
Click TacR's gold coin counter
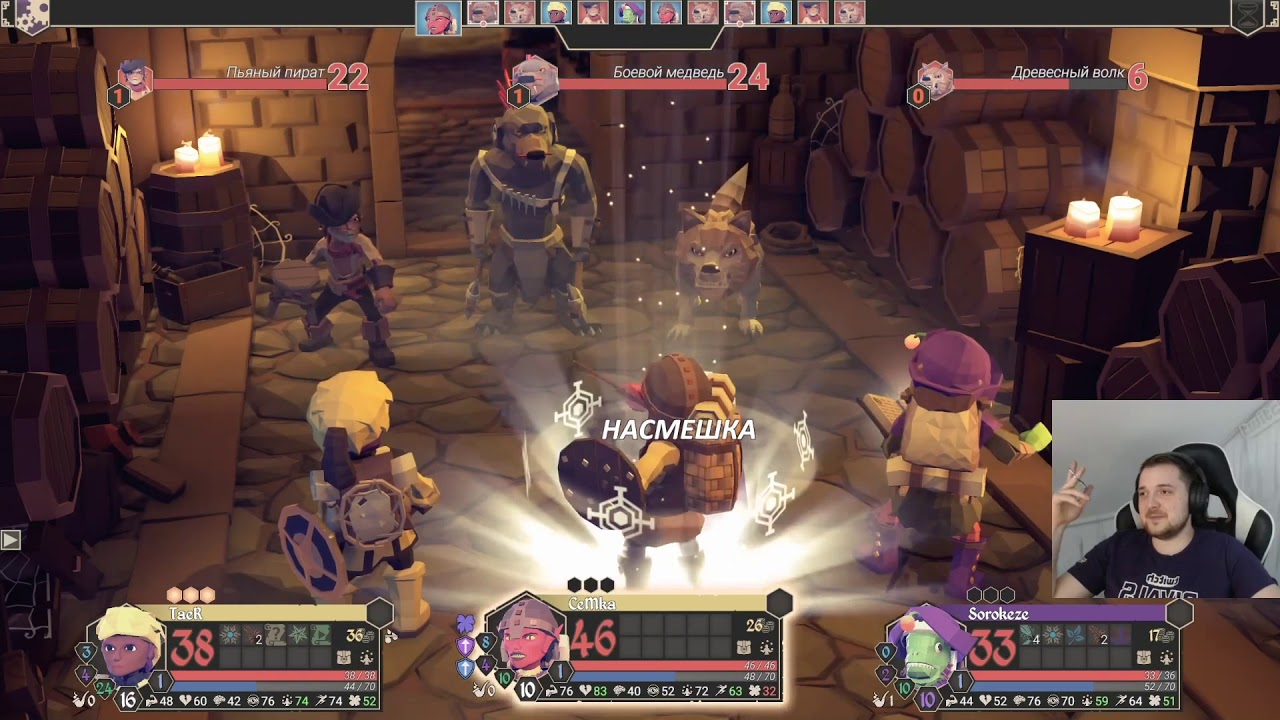tap(357, 635)
